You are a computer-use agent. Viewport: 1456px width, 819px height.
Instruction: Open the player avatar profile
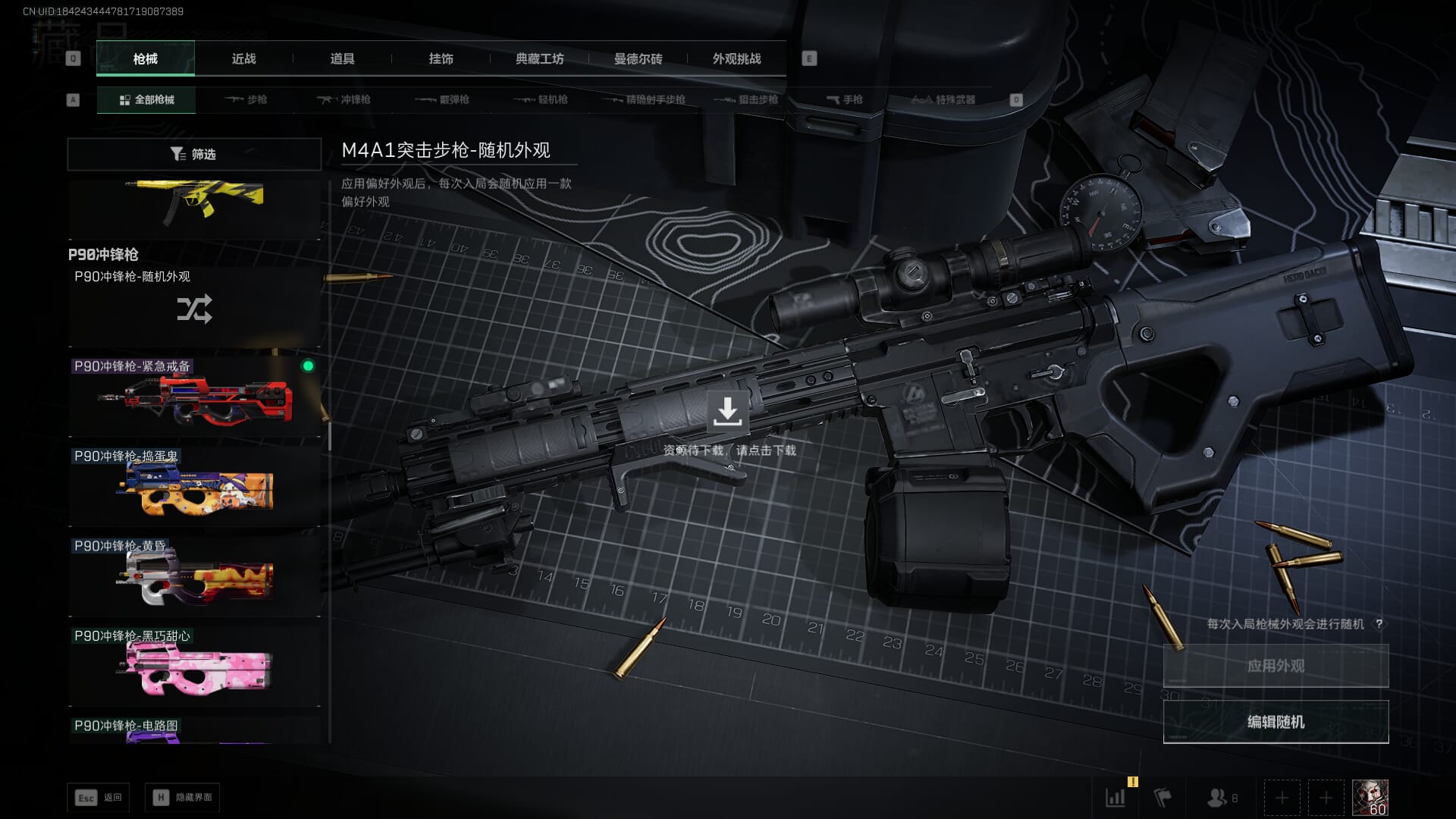click(1370, 798)
